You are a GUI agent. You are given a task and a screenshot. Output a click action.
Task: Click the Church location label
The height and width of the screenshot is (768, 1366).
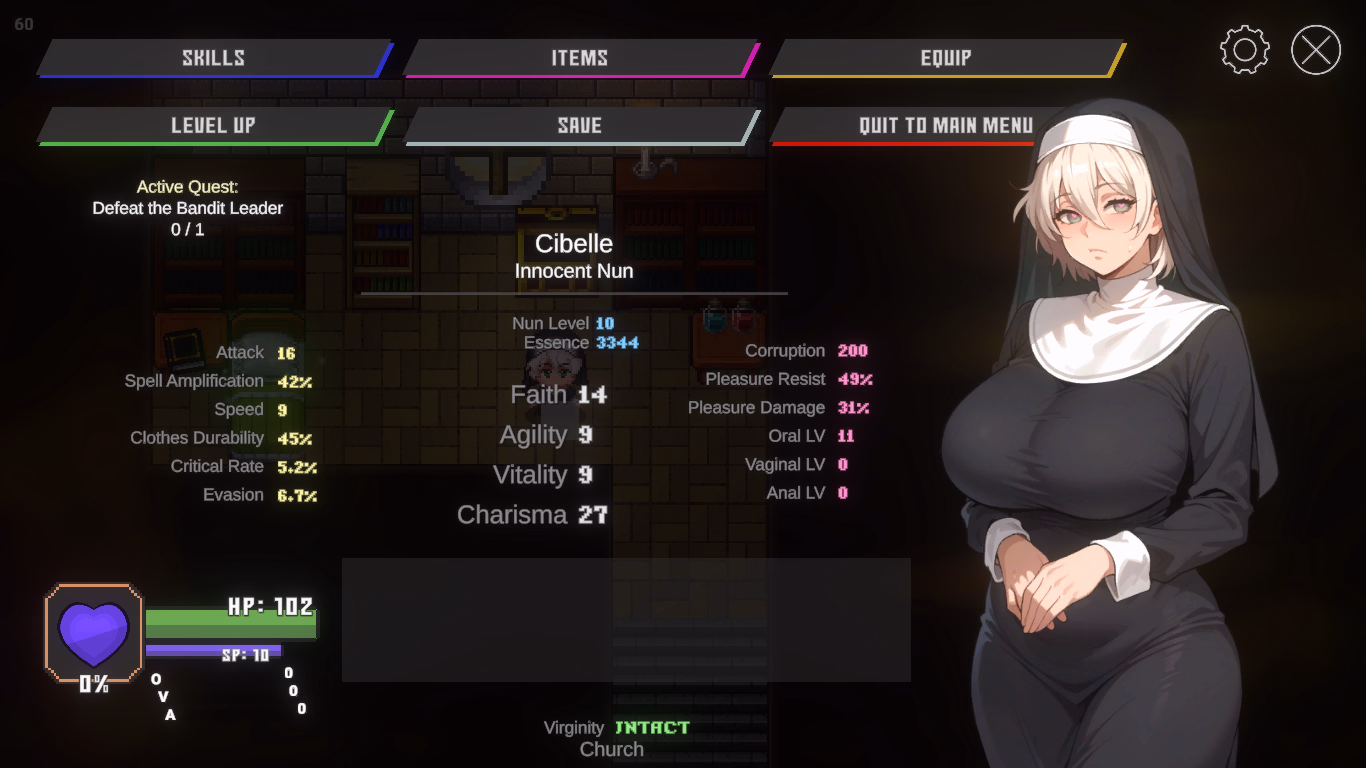point(611,748)
